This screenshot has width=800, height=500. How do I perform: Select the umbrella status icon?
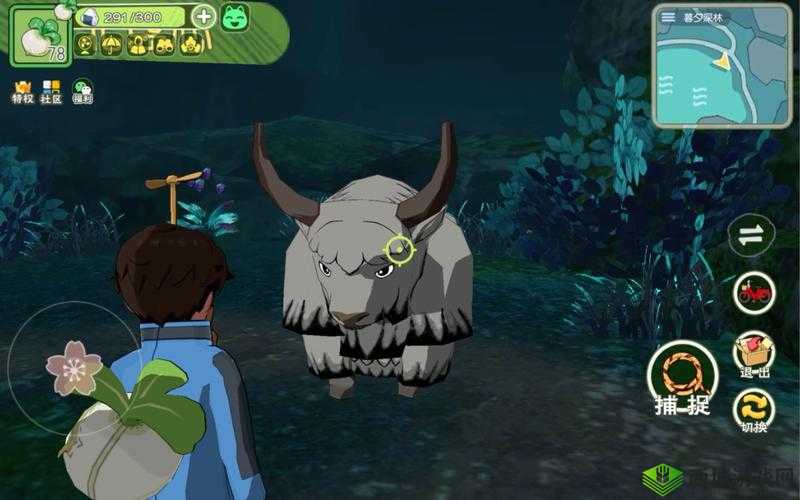click(x=111, y=44)
